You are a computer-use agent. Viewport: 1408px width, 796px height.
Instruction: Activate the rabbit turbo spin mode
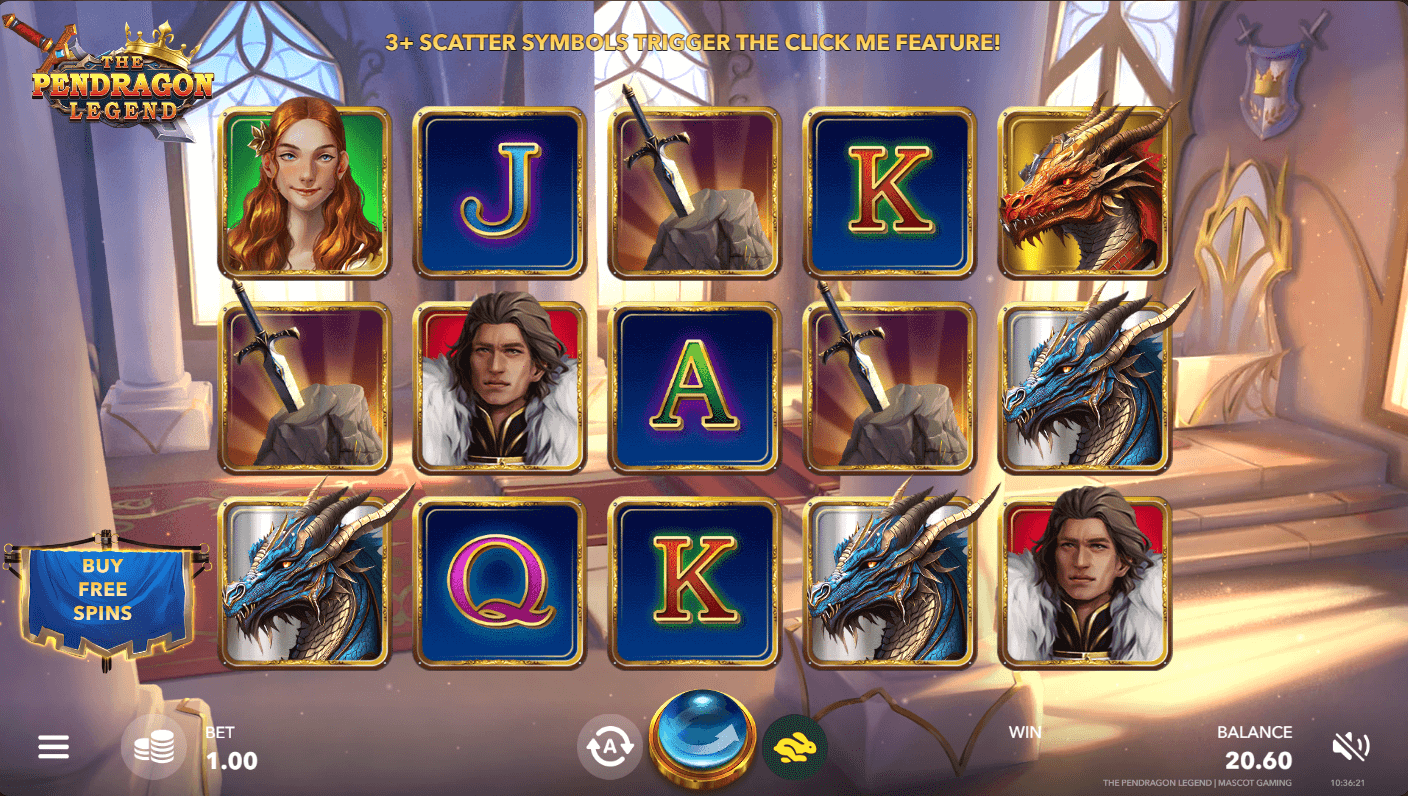794,746
